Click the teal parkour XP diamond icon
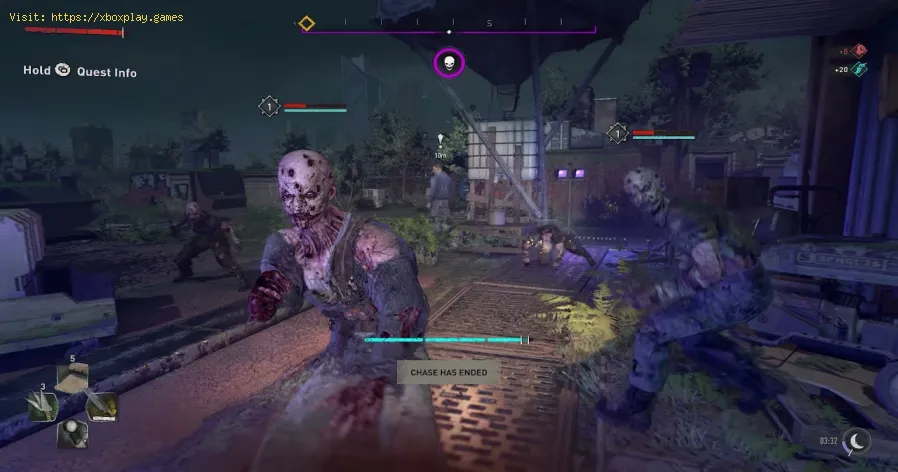 tap(861, 68)
